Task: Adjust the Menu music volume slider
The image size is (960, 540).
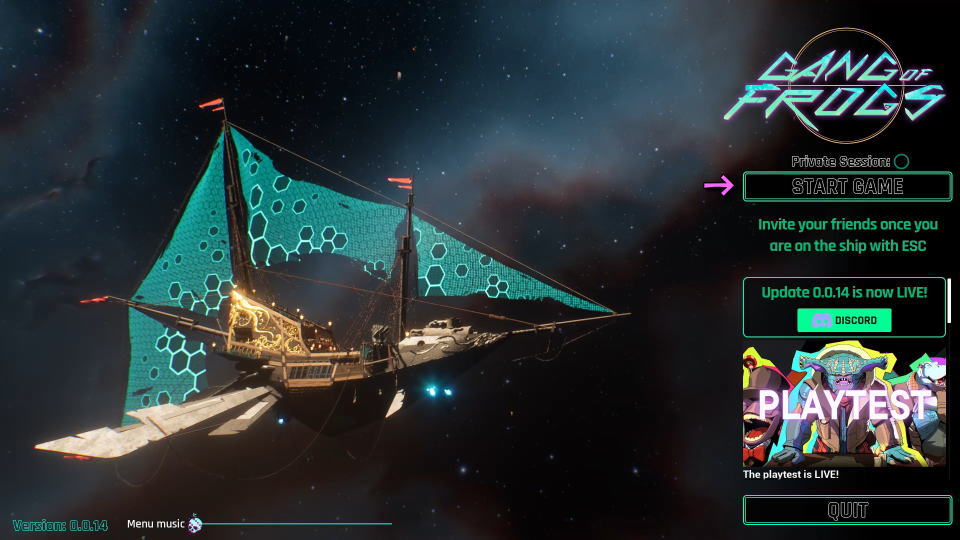Action: point(196,523)
